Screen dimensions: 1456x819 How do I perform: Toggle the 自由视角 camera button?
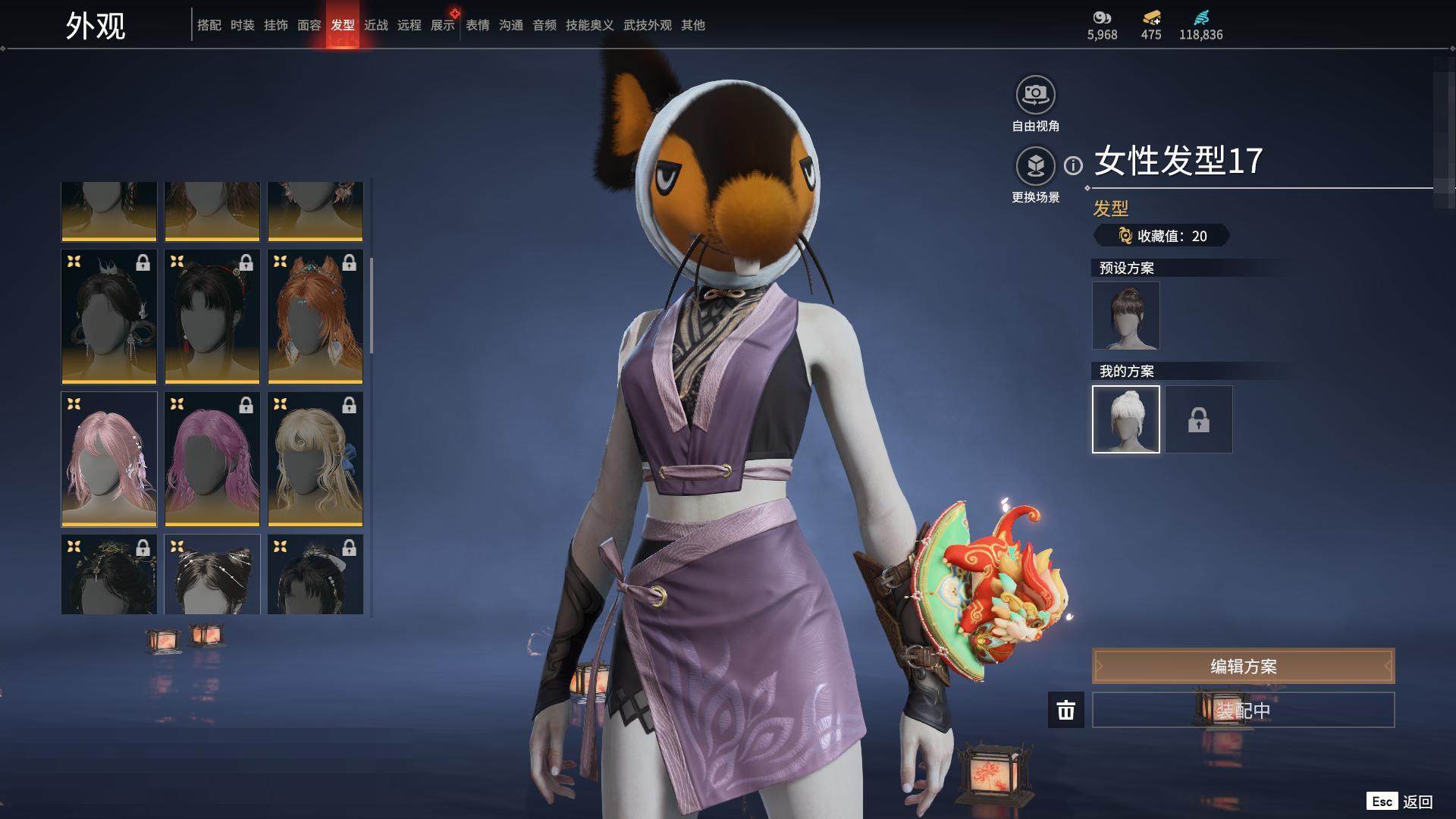(1035, 96)
